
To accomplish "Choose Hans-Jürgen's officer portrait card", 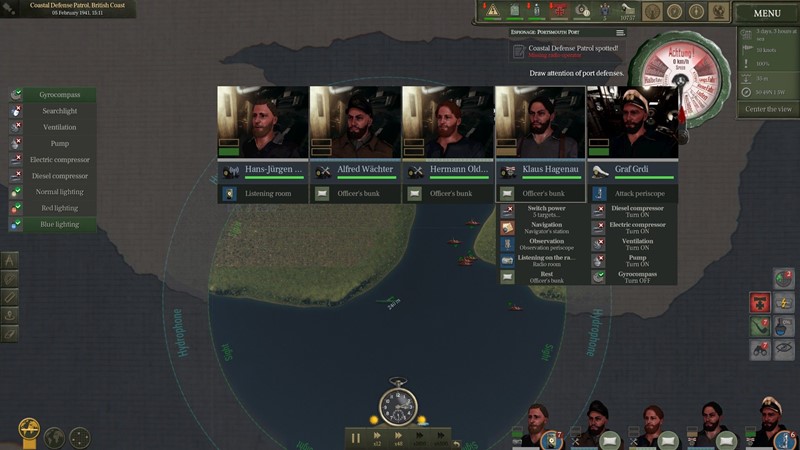I will coord(263,125).
